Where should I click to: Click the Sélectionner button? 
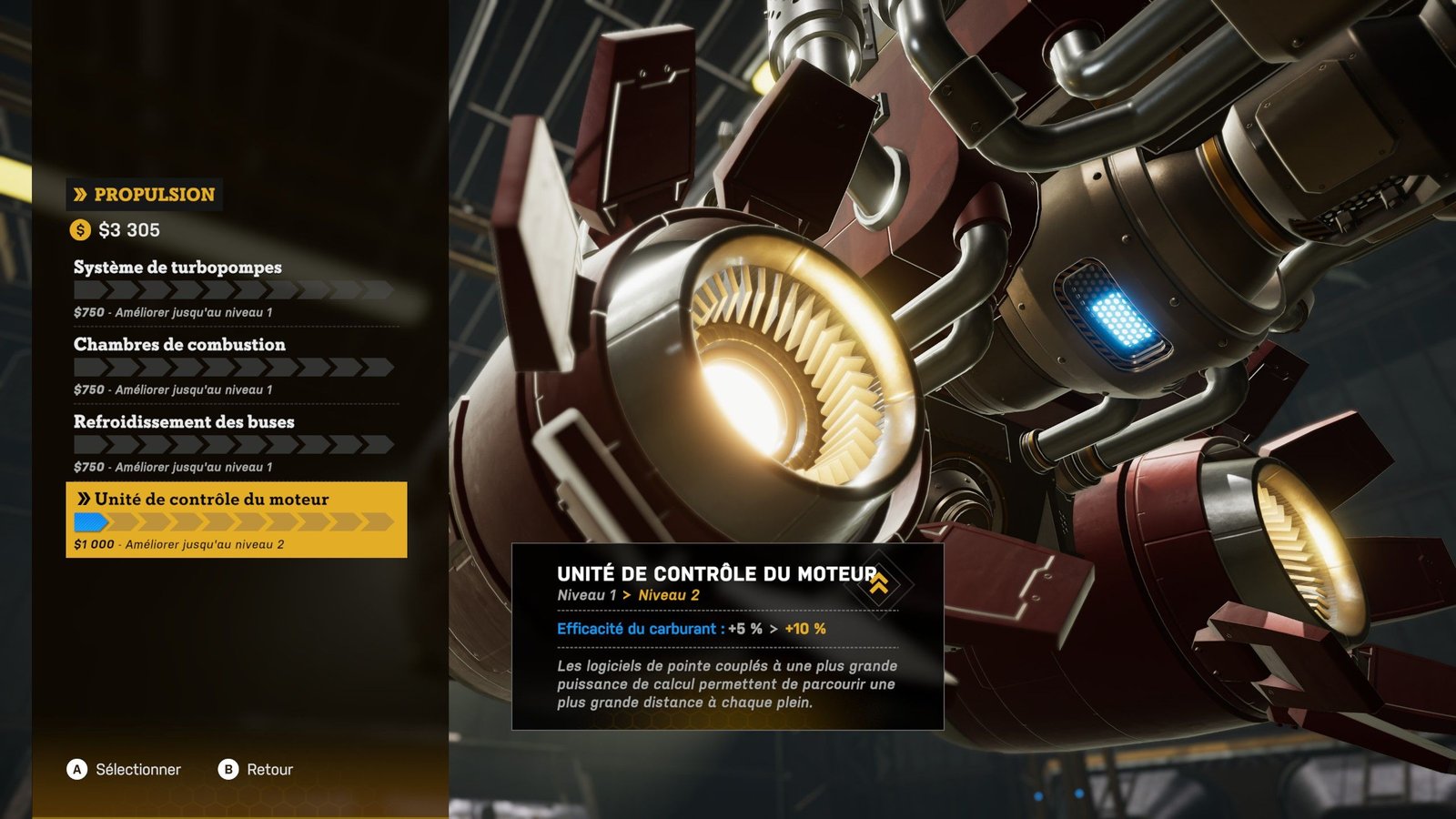tap(125, 770)
